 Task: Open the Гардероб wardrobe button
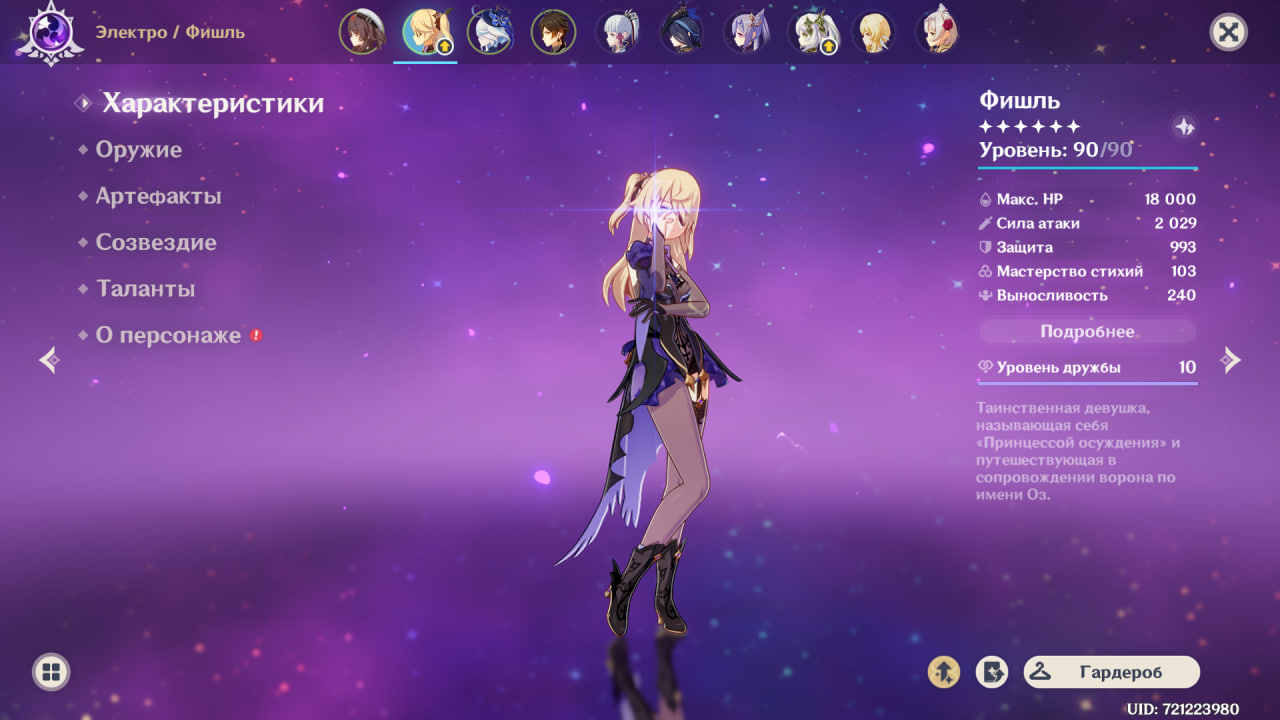[x=1111, y=672]
